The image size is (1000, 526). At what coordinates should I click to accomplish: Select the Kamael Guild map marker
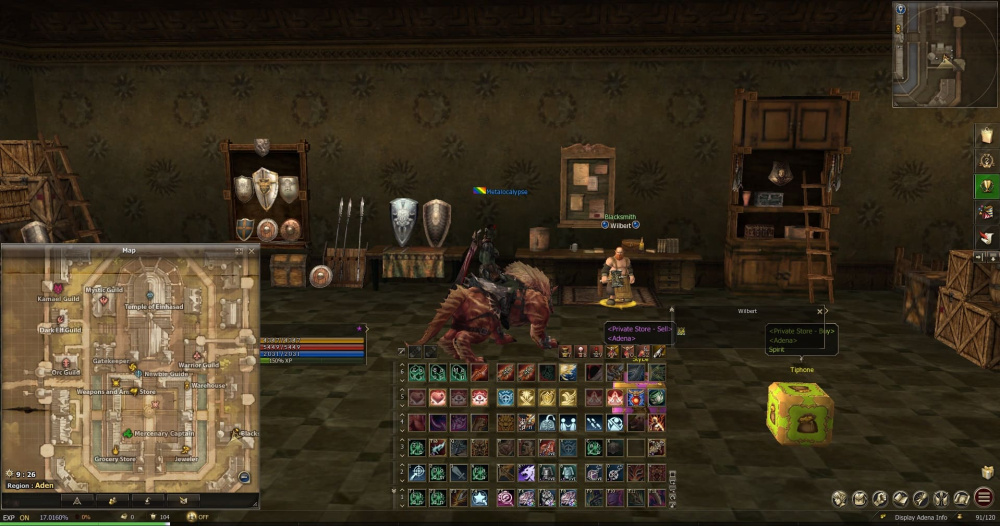[58, 289]
